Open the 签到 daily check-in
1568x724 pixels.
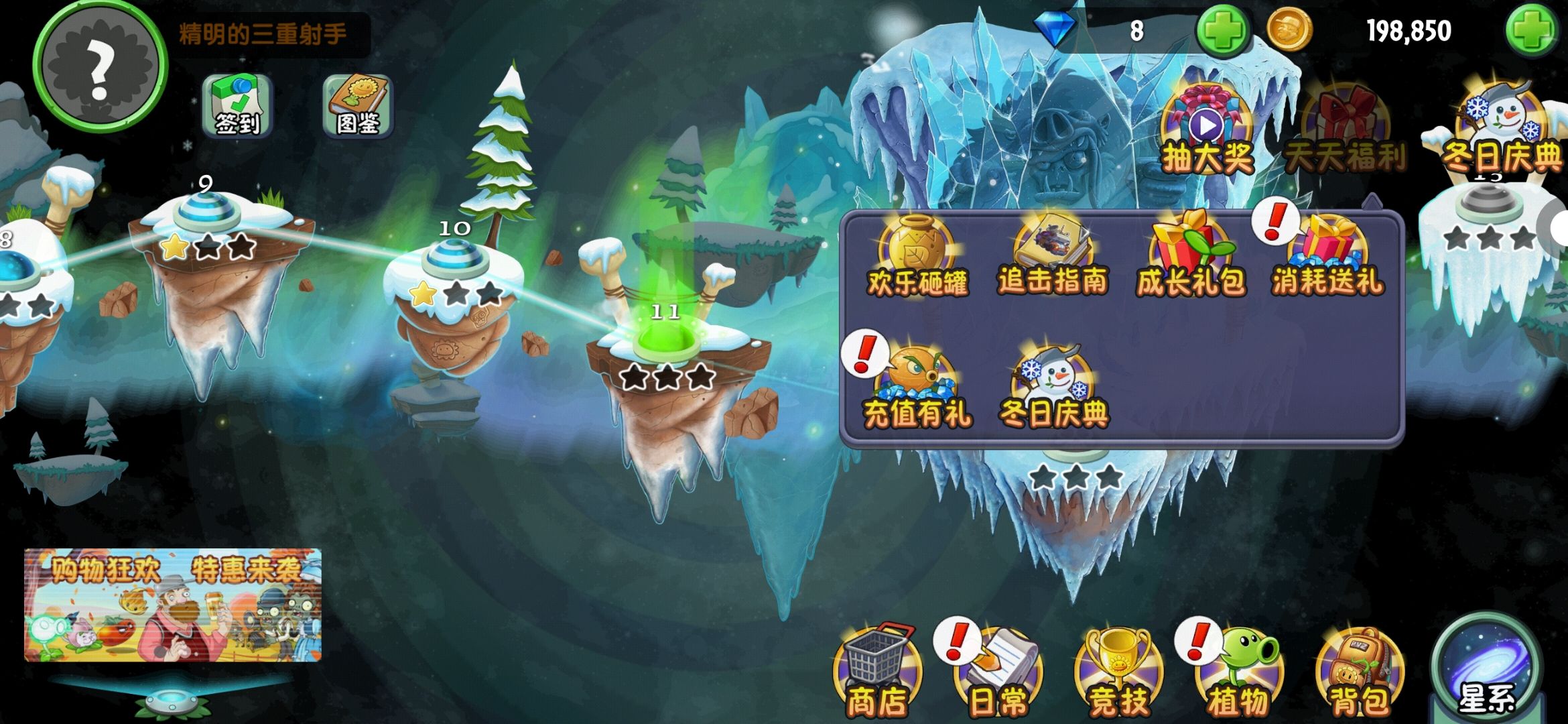coord(237,106)
